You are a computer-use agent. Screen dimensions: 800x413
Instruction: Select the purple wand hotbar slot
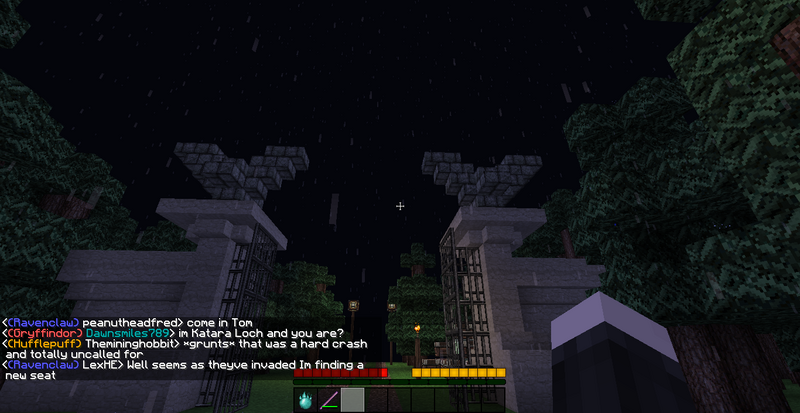tap(329, 401)
